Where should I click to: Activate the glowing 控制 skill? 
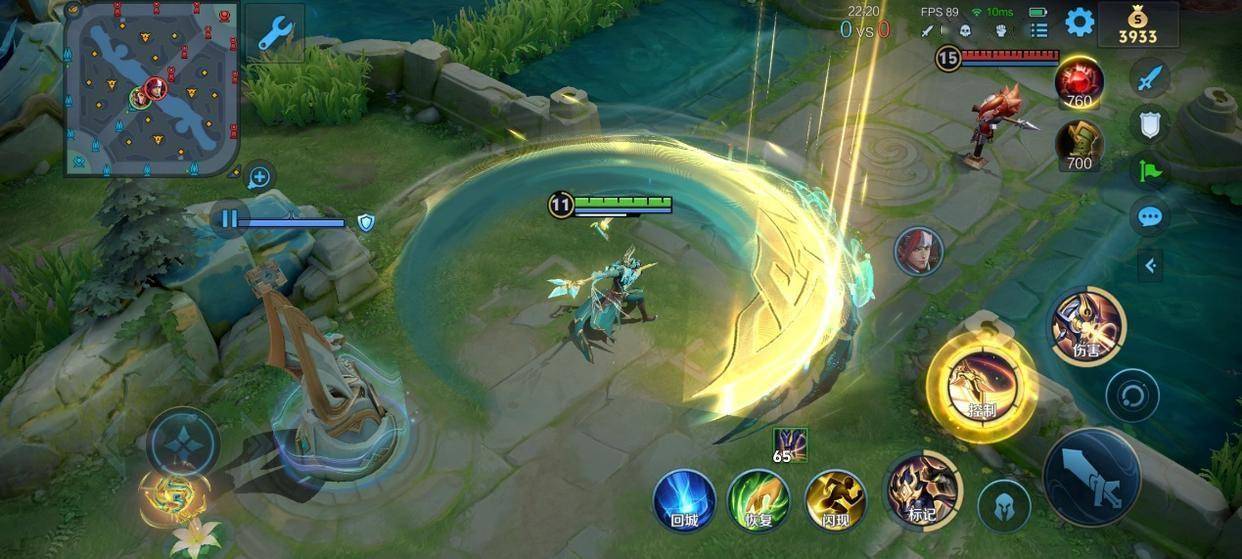981,385
